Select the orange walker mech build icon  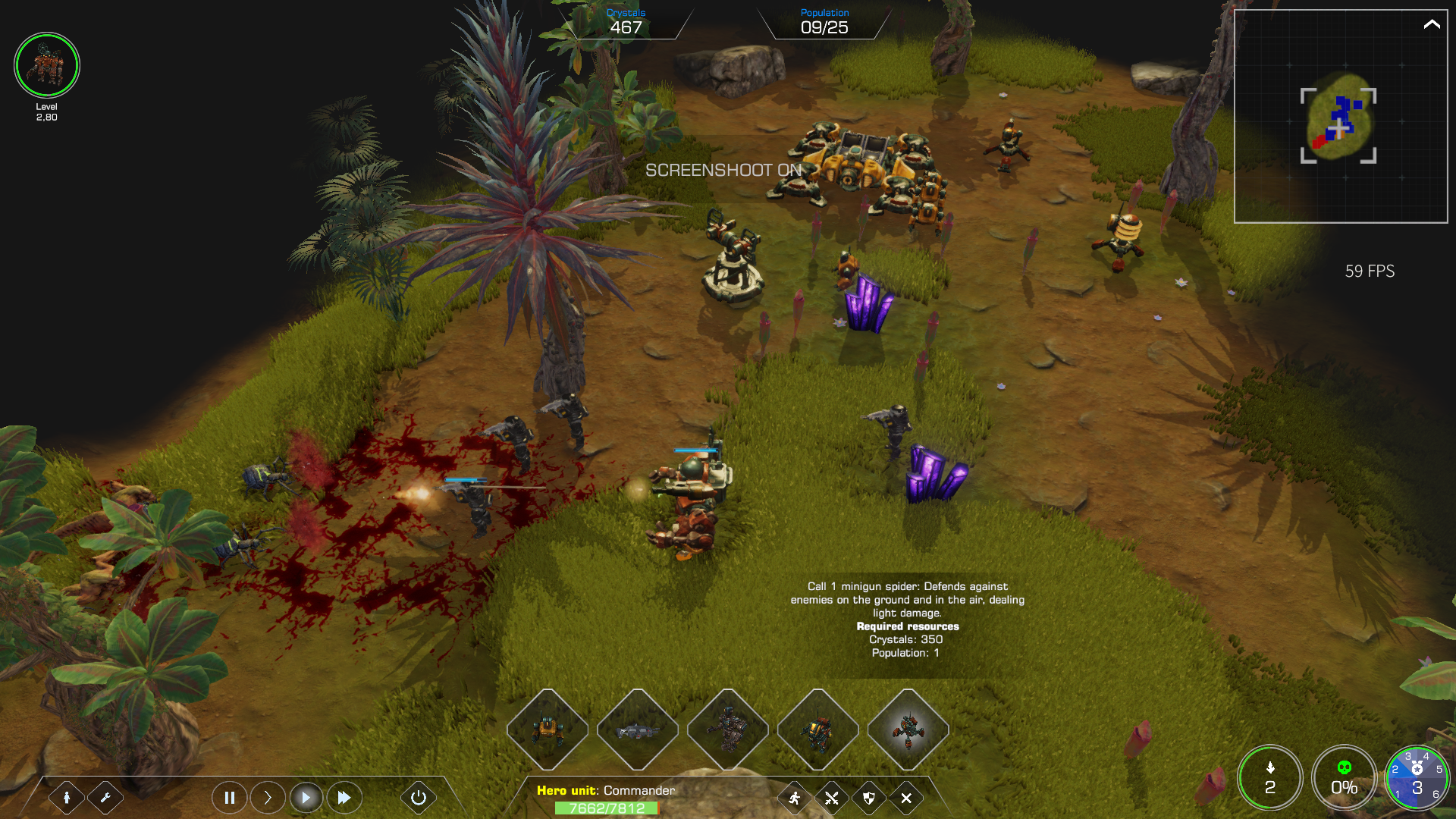point(548,730)
